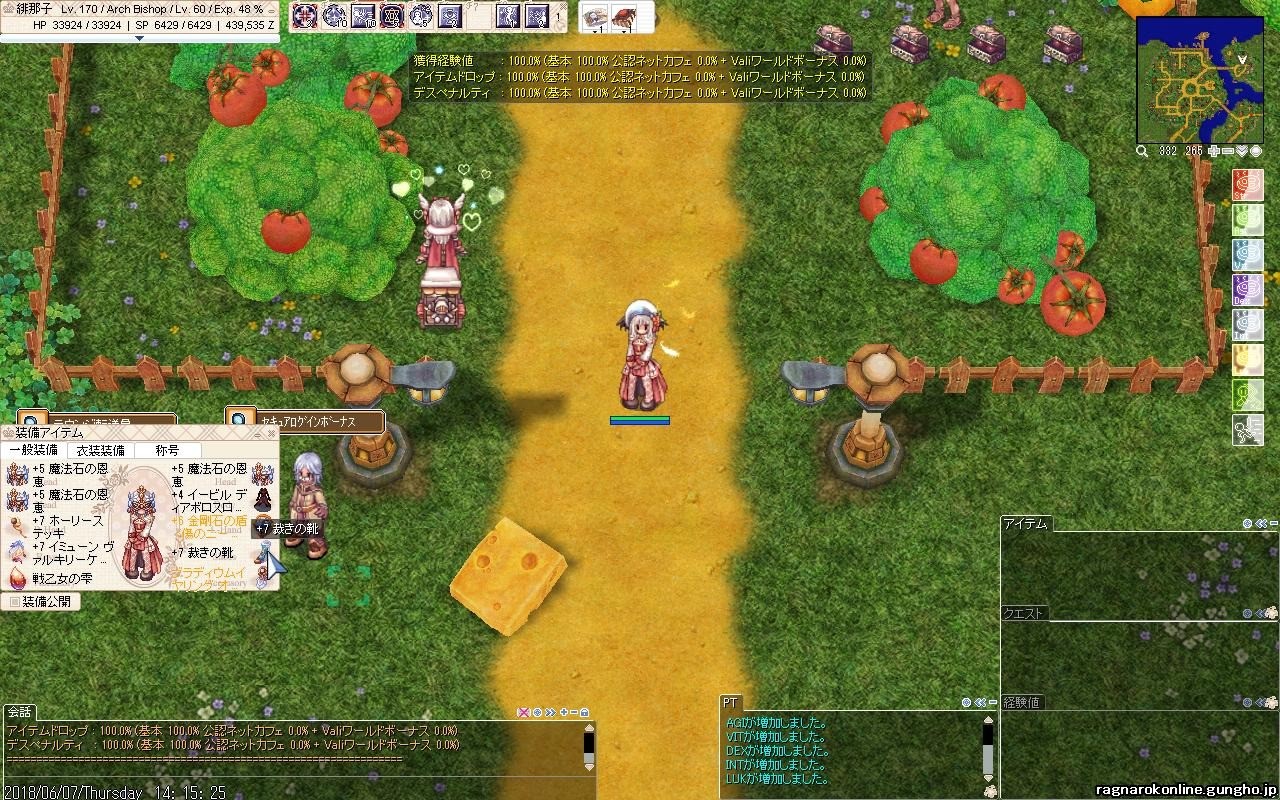Image resolution: width=1280 pixels, height=800 pixels.
Task: Select the +7 イミューン ヴァルキリーケープ slot
Action: [x=17, y=551]
